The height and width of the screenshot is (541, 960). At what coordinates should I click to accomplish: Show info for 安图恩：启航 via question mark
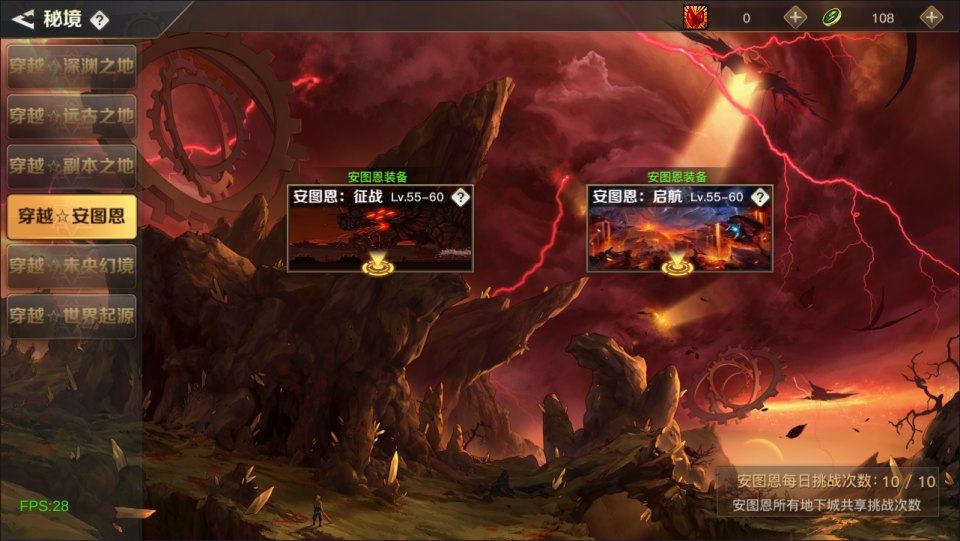click(x=761, y=197)
